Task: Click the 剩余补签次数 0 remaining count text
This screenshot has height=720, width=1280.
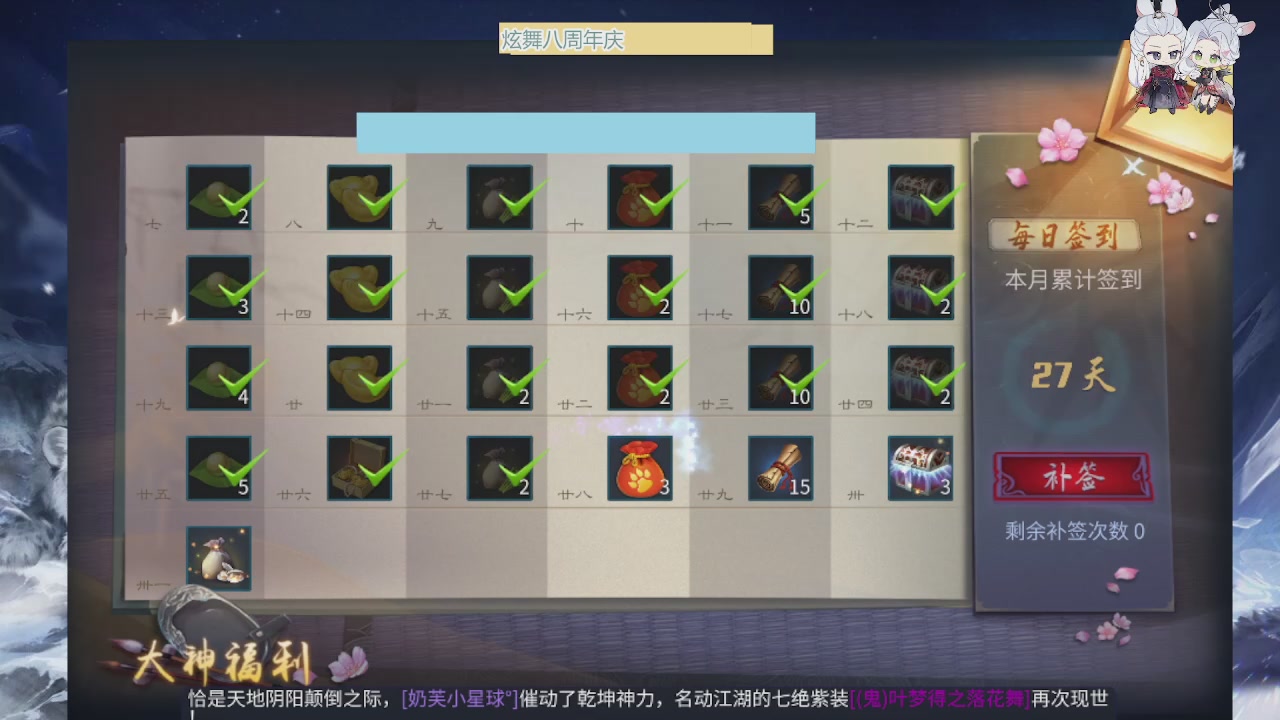Action: [x=1074, y=533]
